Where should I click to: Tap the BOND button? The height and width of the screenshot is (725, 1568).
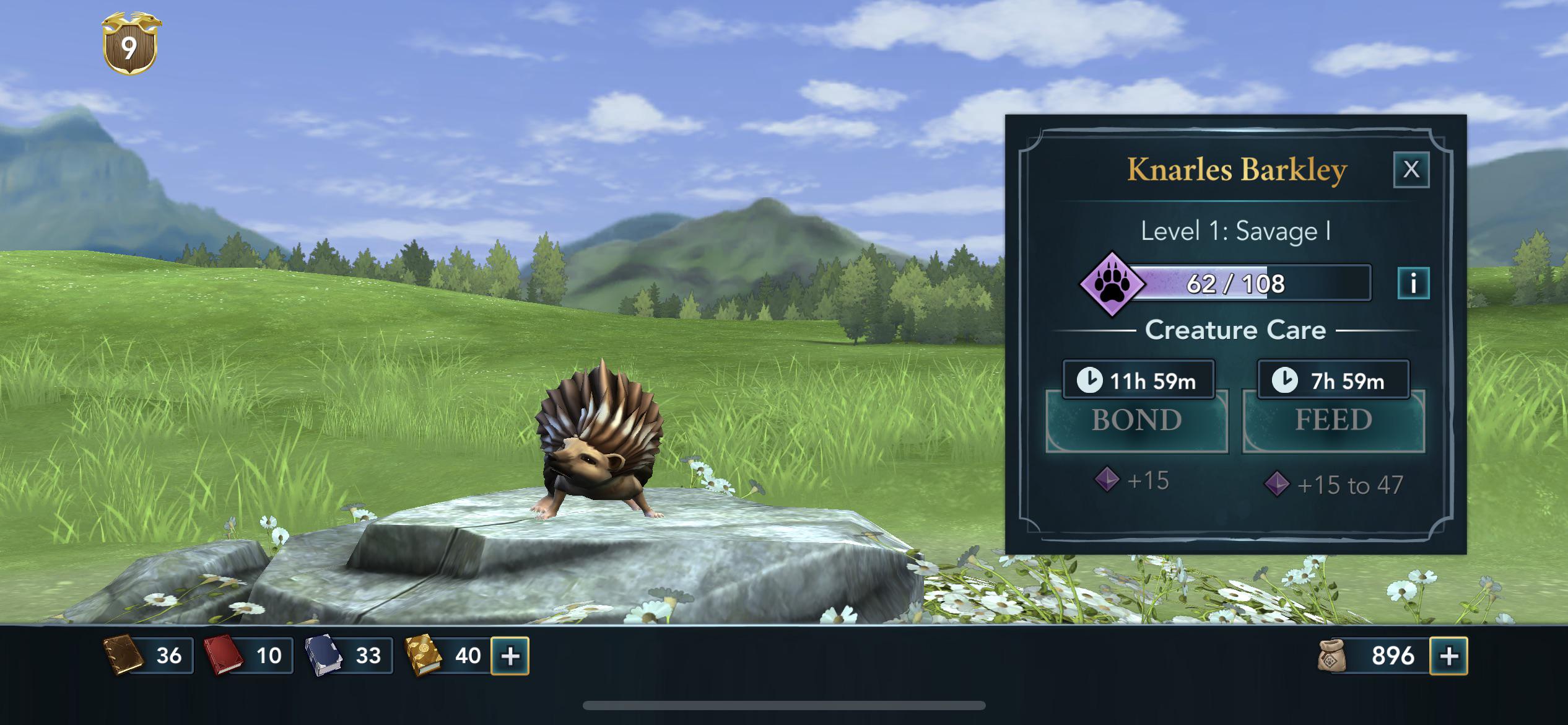pyautogui.click(x=1136, y=421)
